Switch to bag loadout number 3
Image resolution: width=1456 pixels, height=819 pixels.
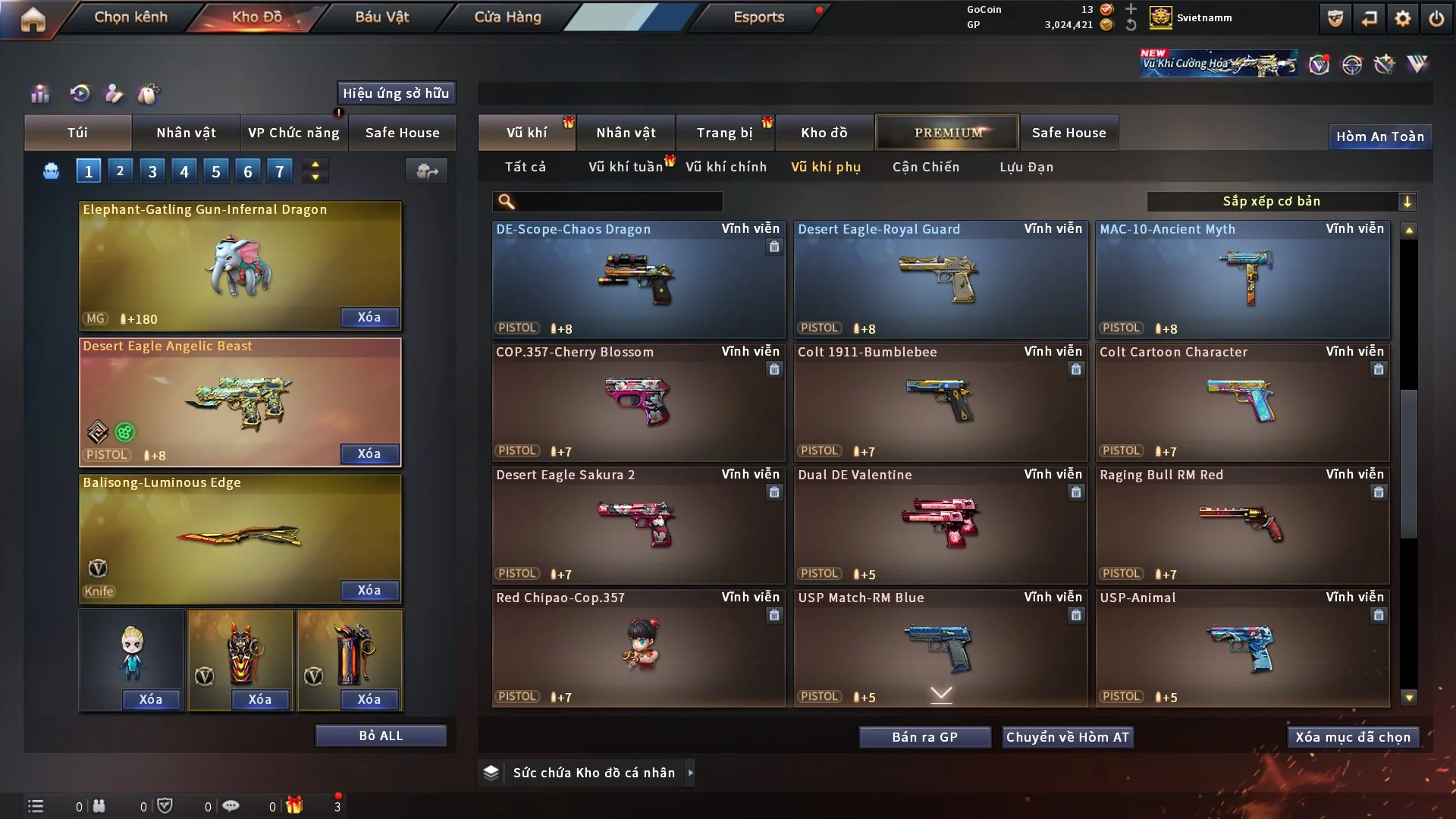click(152, 171)
